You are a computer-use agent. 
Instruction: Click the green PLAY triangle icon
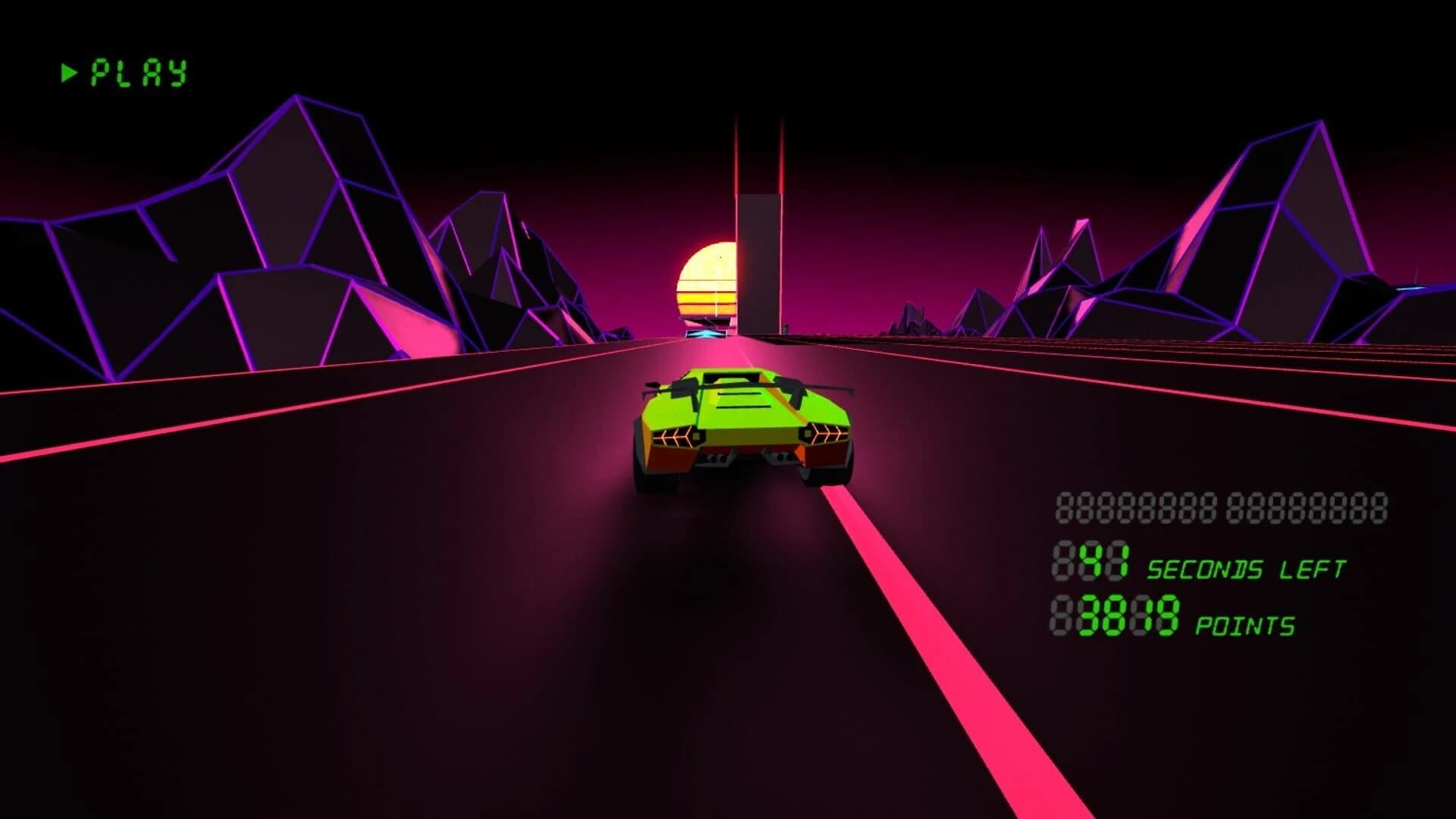coord(69,72)
